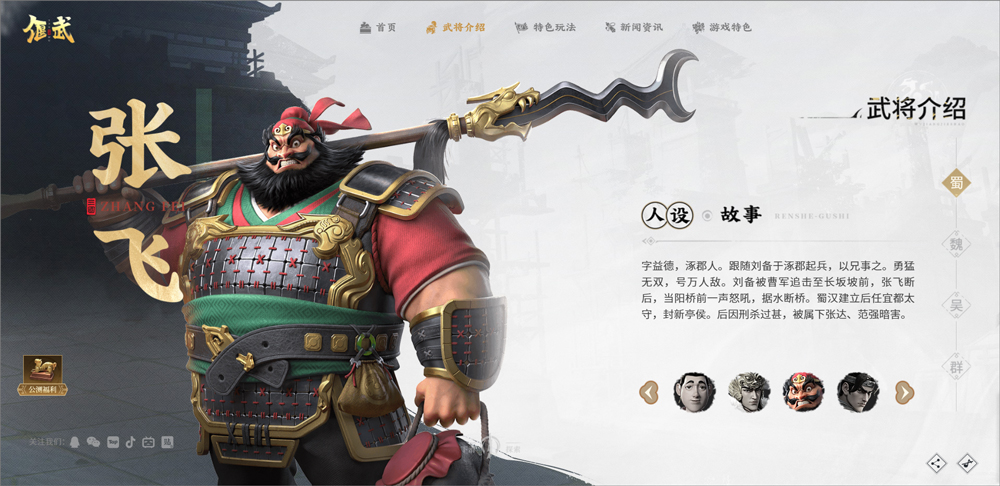Switch to the 吴 faction
Screen dimensions: 1000x486
point(957,305)
